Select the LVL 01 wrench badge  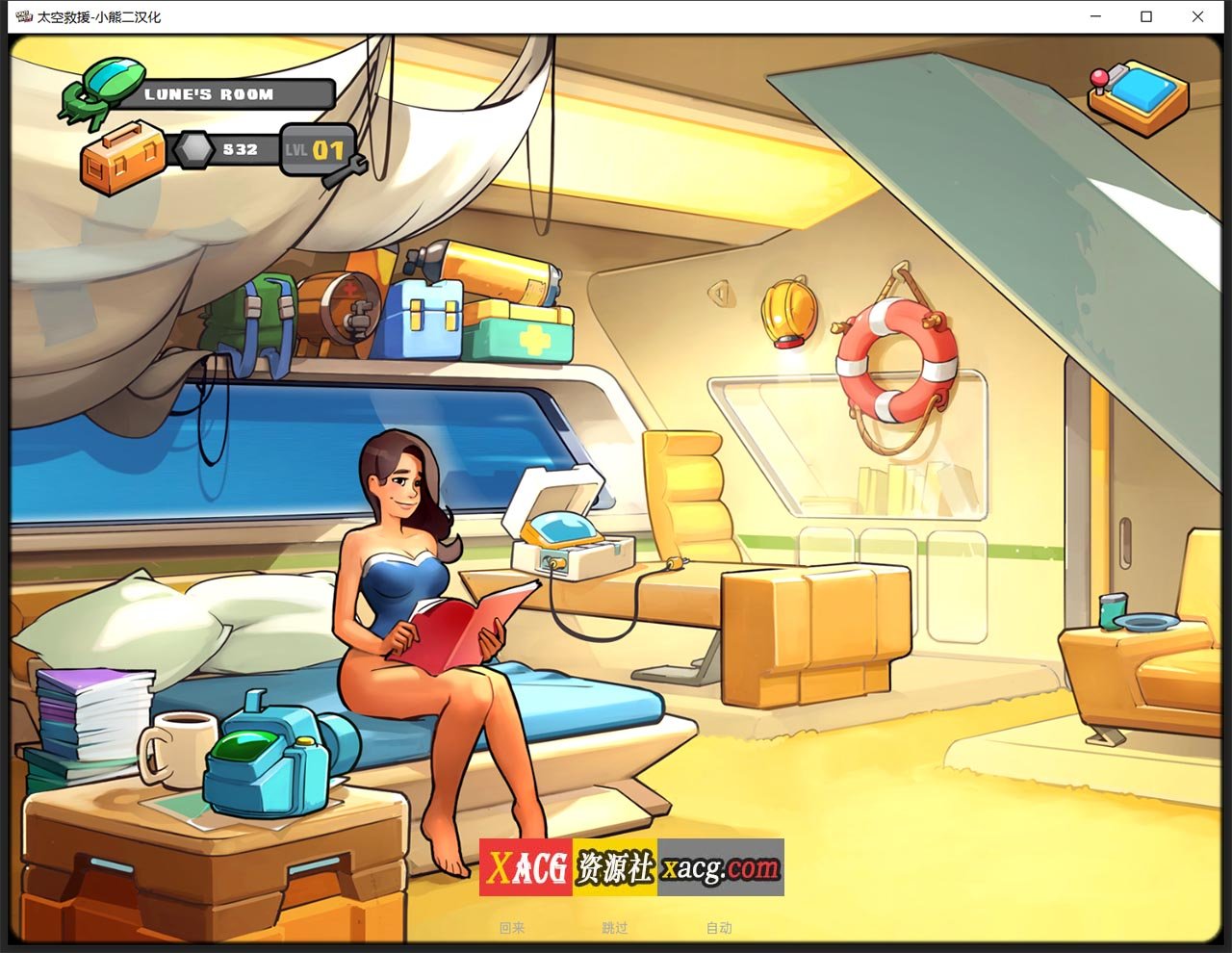(x=319, y=151)
